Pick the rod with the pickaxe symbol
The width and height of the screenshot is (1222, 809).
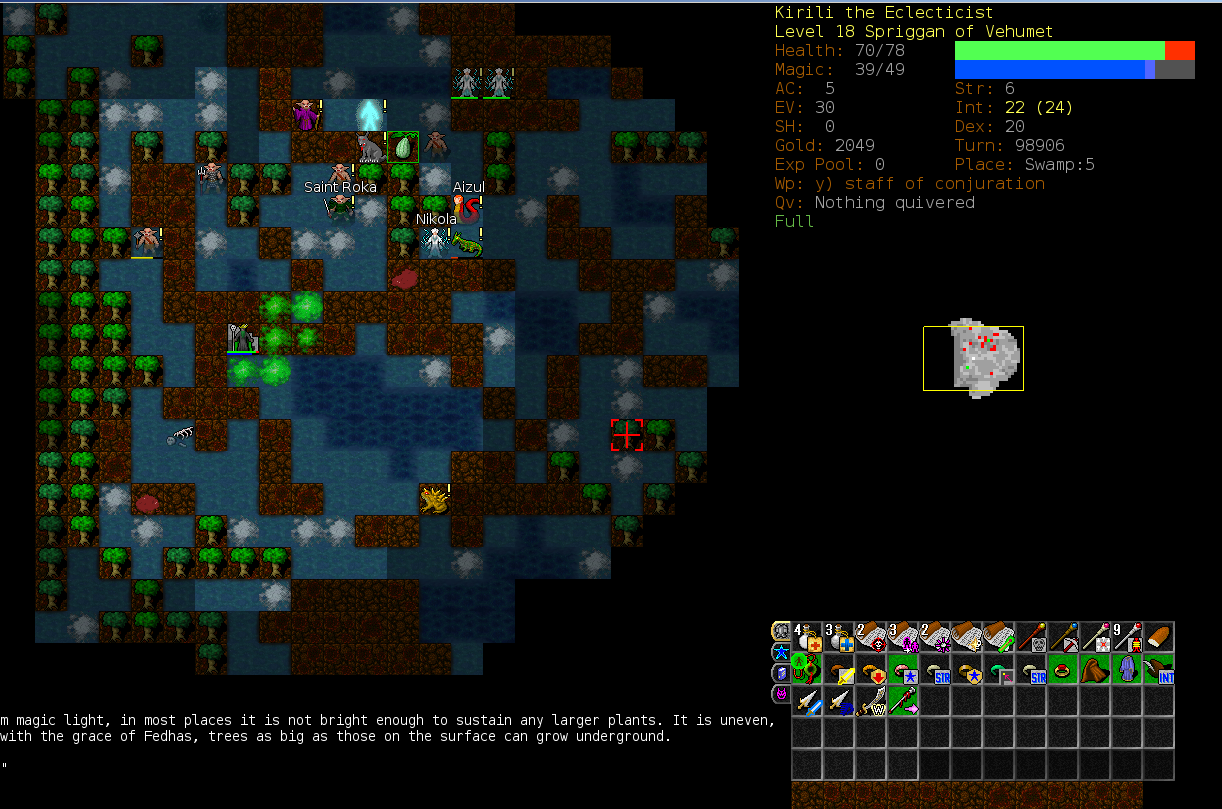click(x=1064, y=638)
